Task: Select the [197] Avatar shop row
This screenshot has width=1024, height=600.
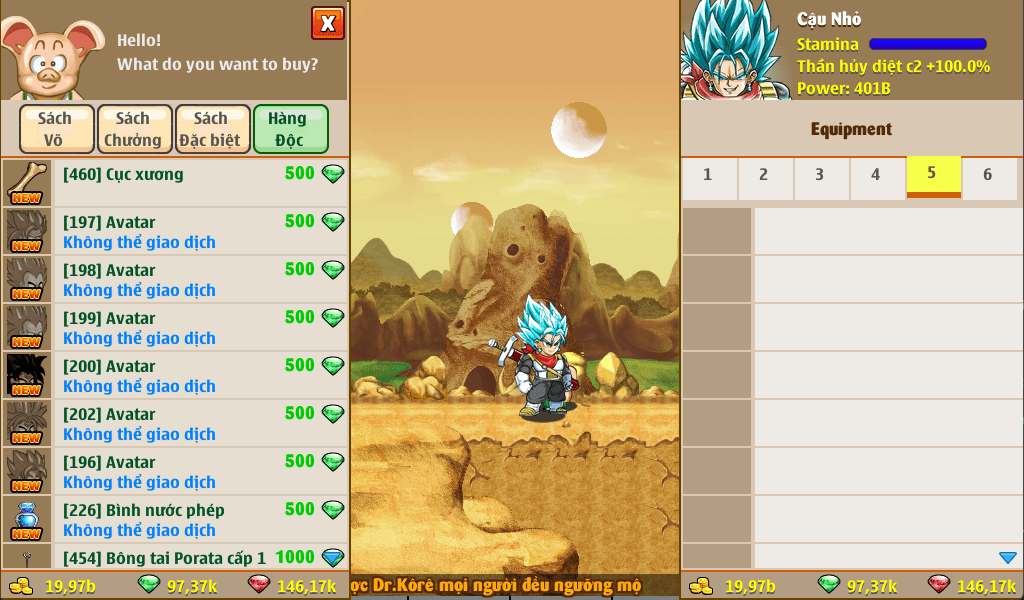Action: tap(175, 231)
